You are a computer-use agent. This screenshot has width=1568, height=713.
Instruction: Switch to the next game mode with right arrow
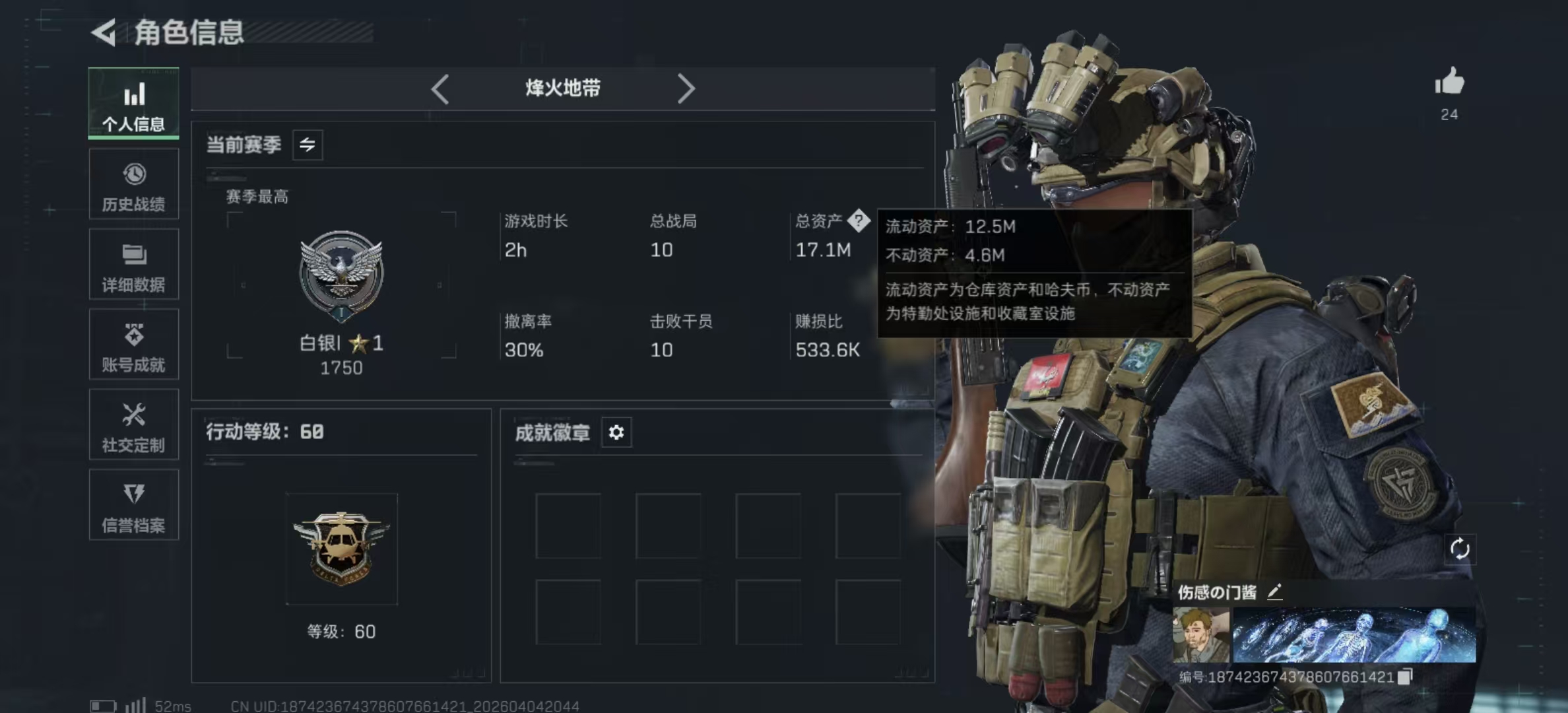pyautogui.click(x=686, y=88)
